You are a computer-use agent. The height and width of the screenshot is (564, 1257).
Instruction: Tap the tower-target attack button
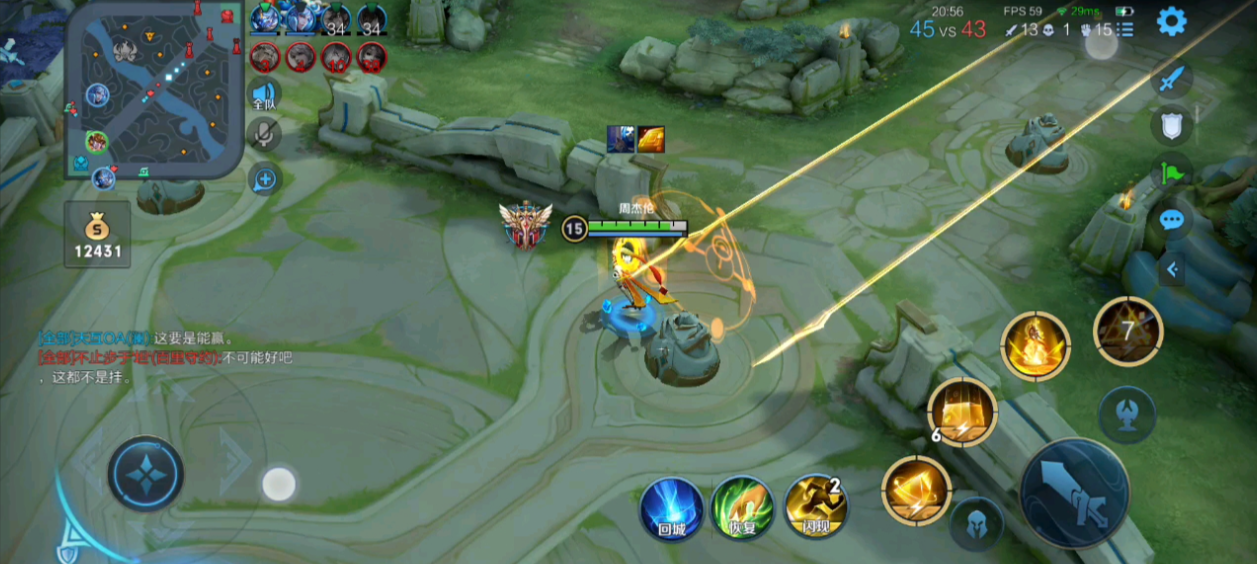pyautogui.click(x=1127, y=414)
